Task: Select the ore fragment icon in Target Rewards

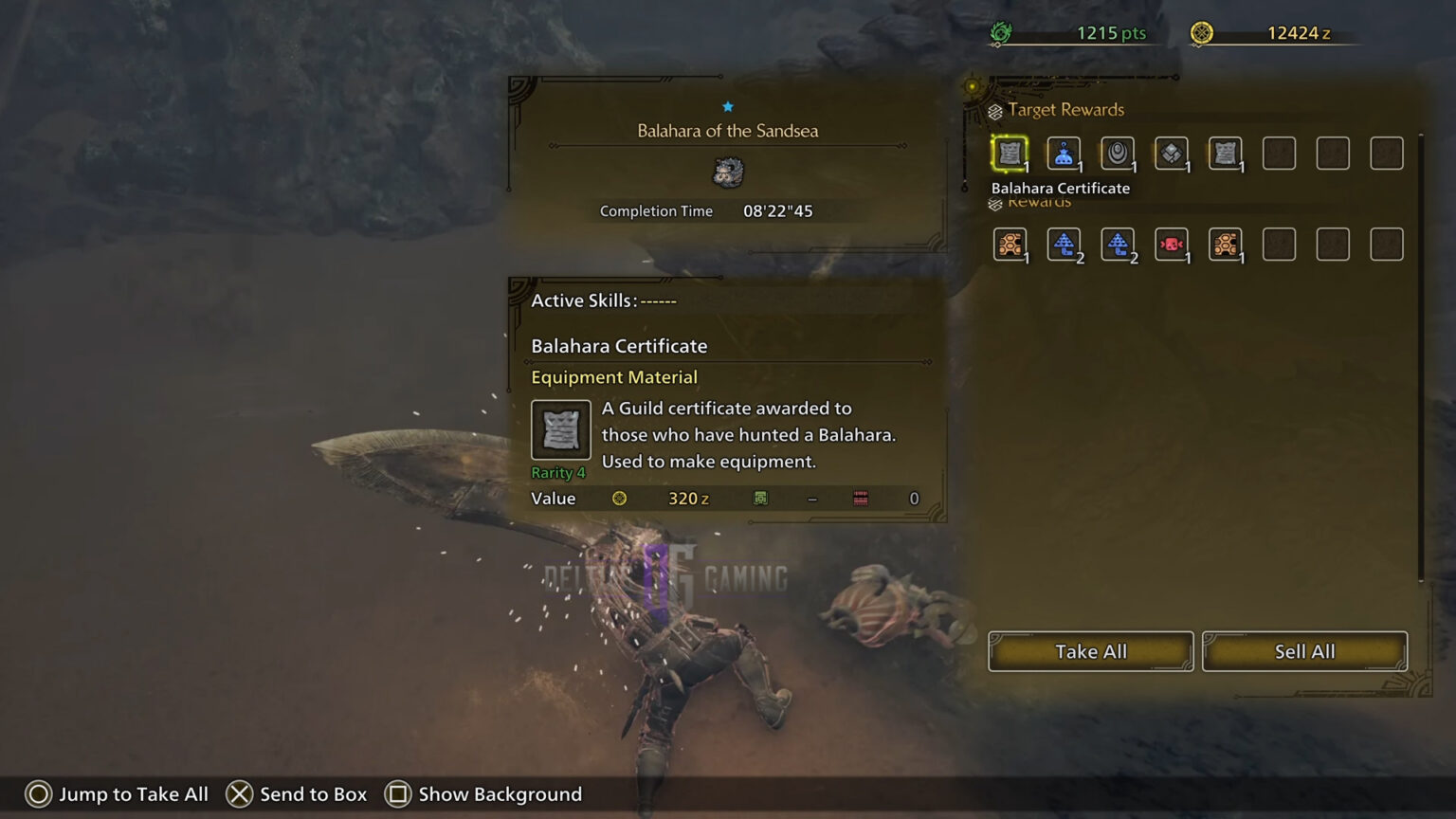Action: (1171, 153)
